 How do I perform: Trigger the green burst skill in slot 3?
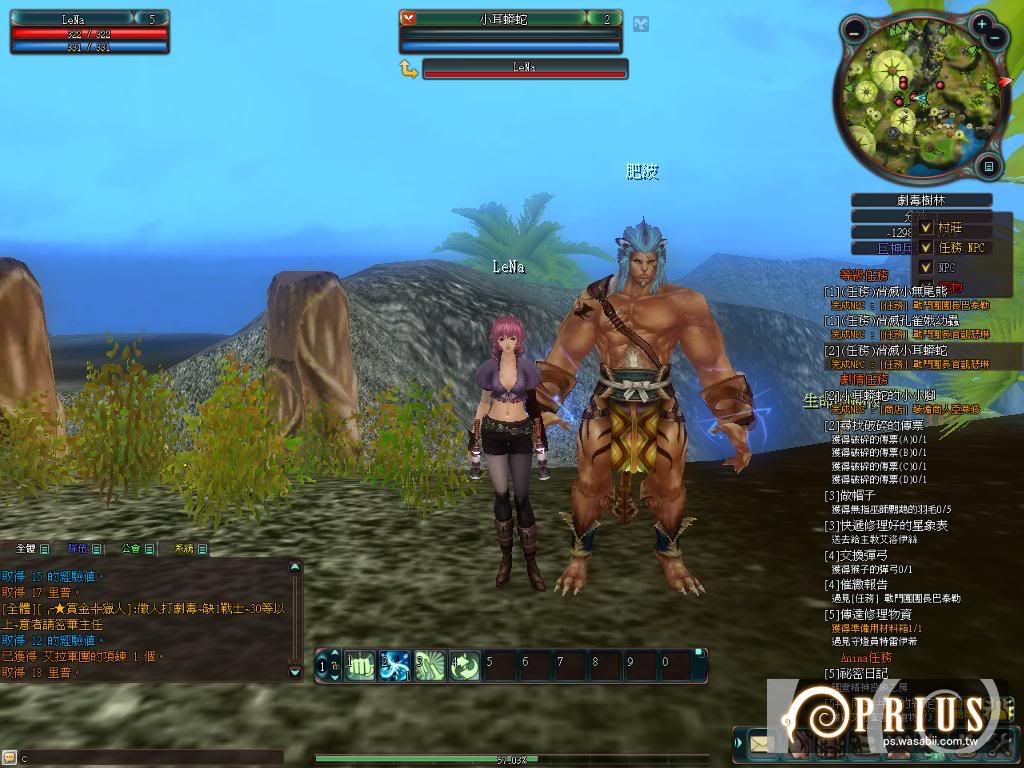tap(429, 665)
